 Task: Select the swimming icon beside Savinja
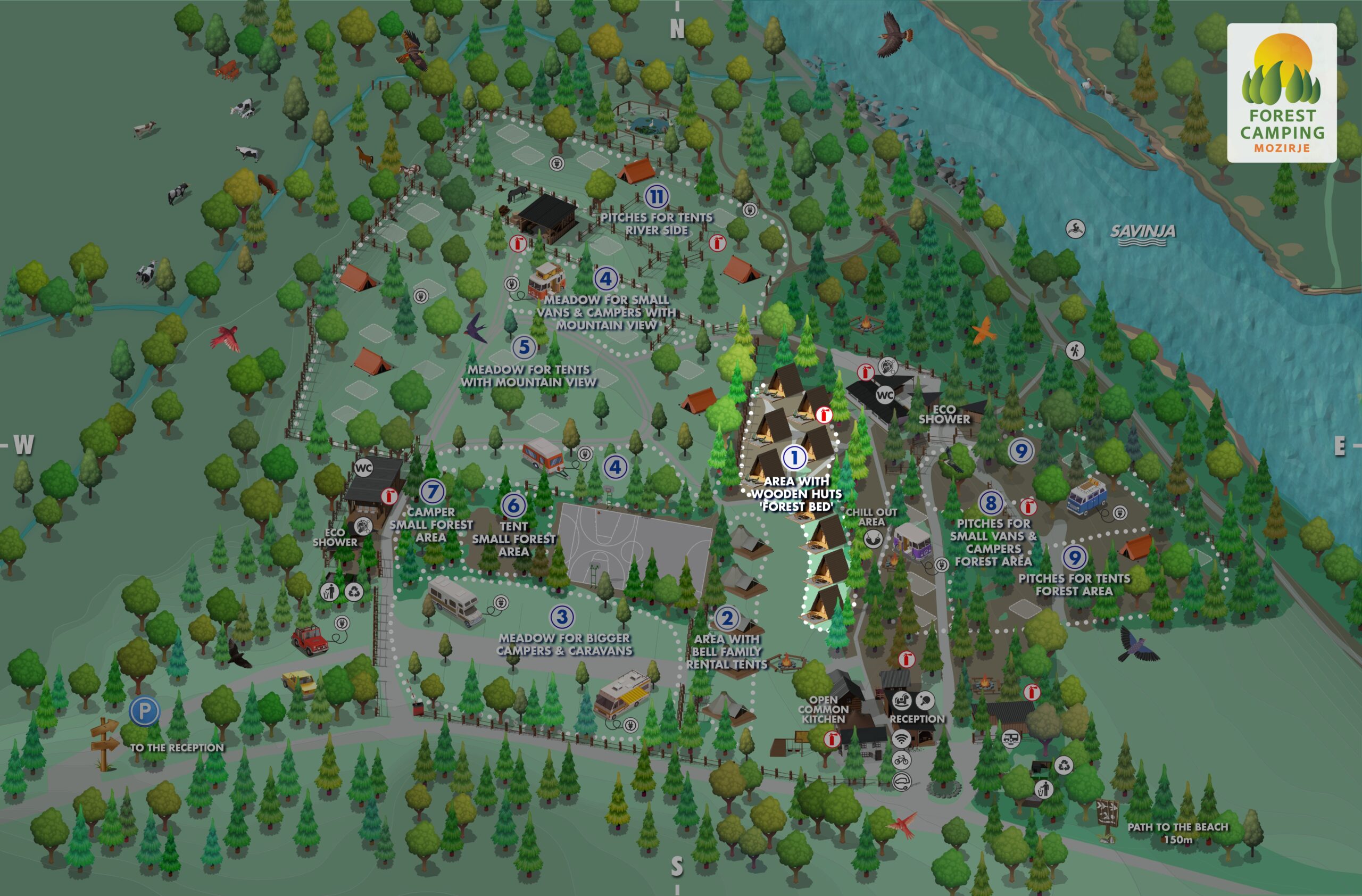1075,229
